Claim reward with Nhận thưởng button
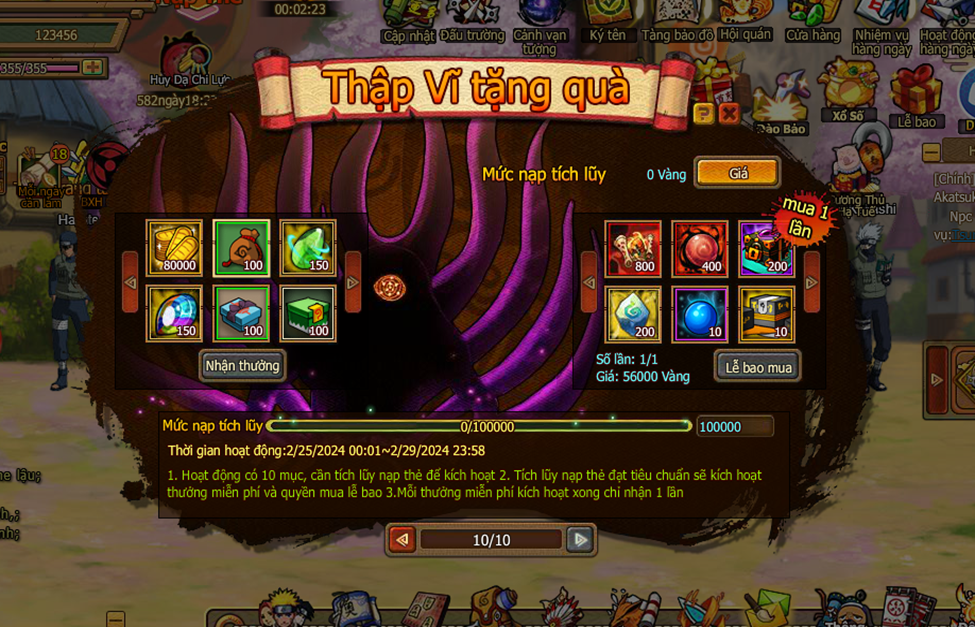 coord(242,365)
